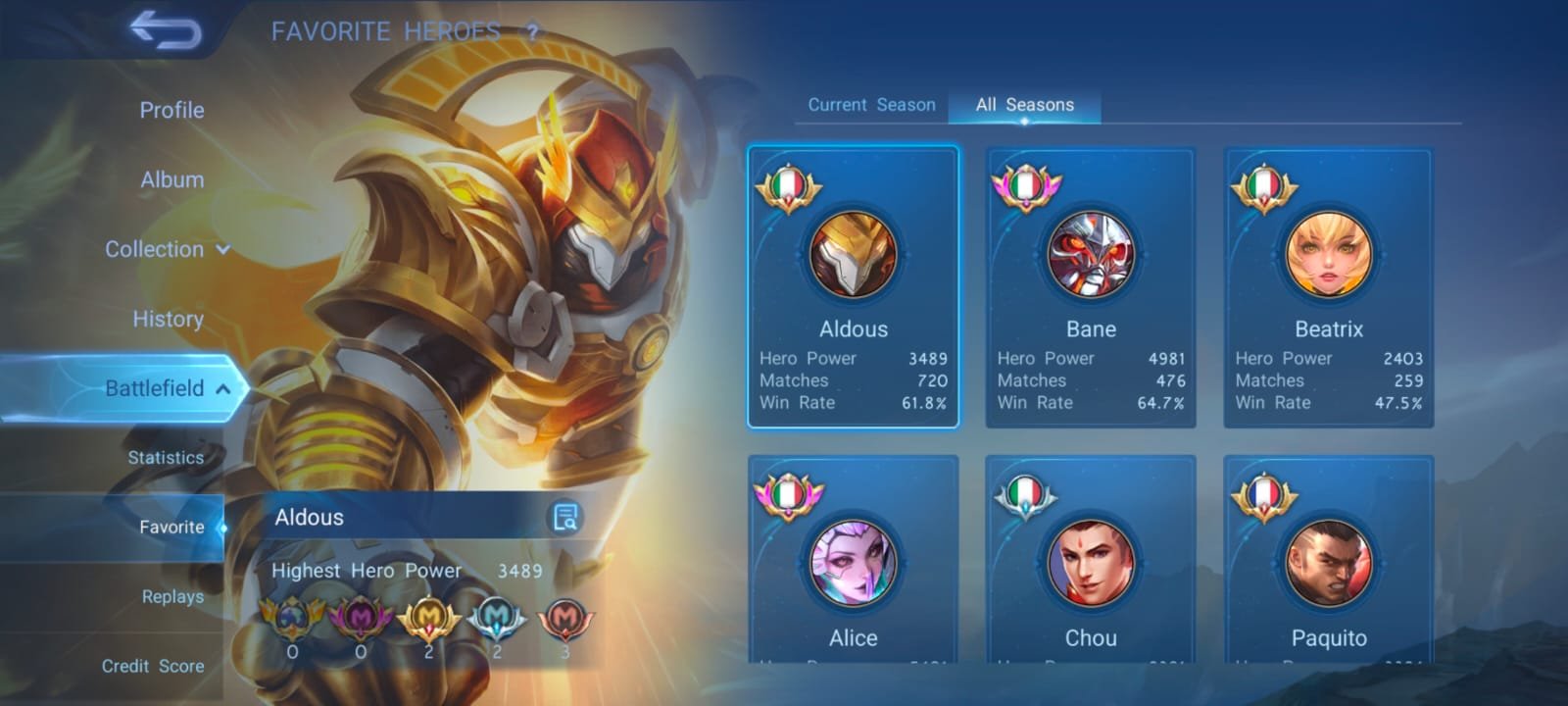The height and width of the screenshot is (706, 1568).
Task: Open the Profile section
Action: point(171,110)
